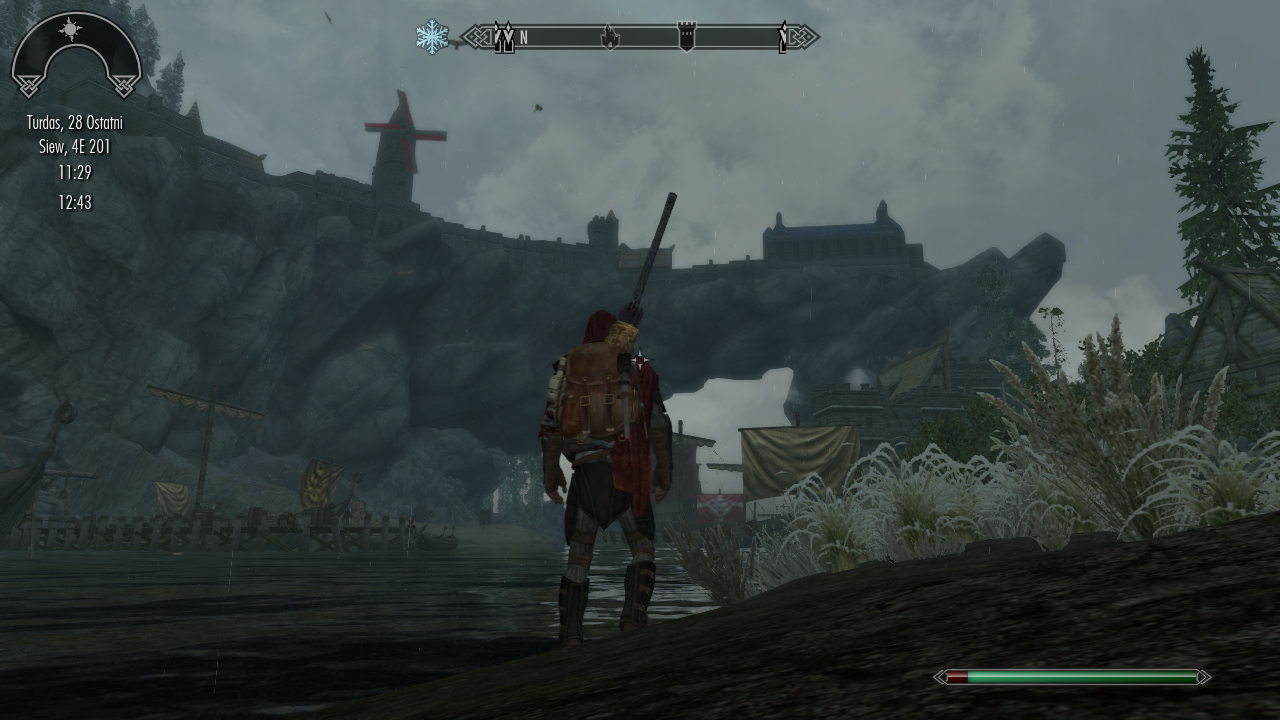This screenshot has height=720, width=1280.
Task: Select the fort tower marker on the compass
Action: click(686, 38)
